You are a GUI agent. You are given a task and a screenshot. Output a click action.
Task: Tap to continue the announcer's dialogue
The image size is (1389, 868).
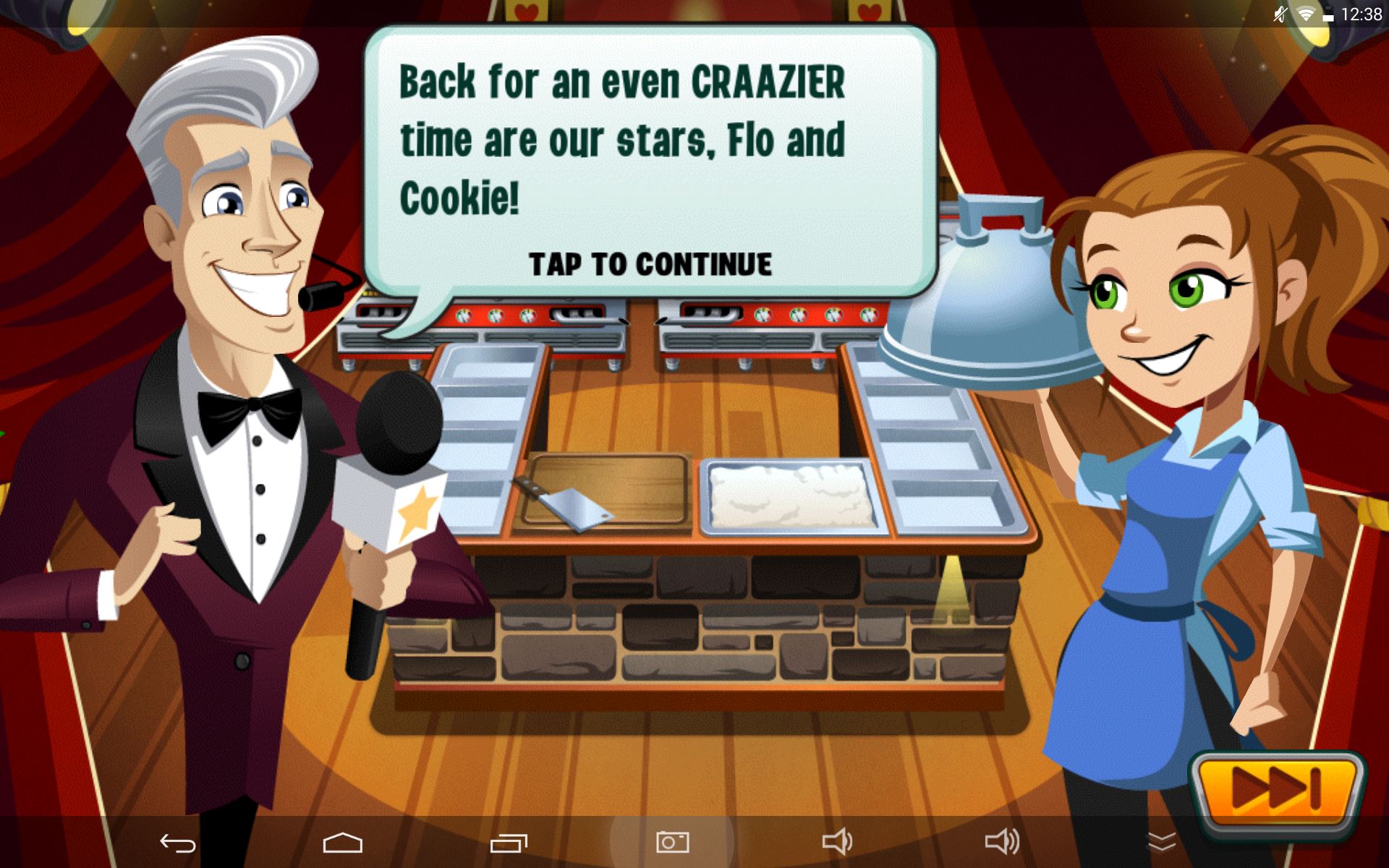(650, 265)
